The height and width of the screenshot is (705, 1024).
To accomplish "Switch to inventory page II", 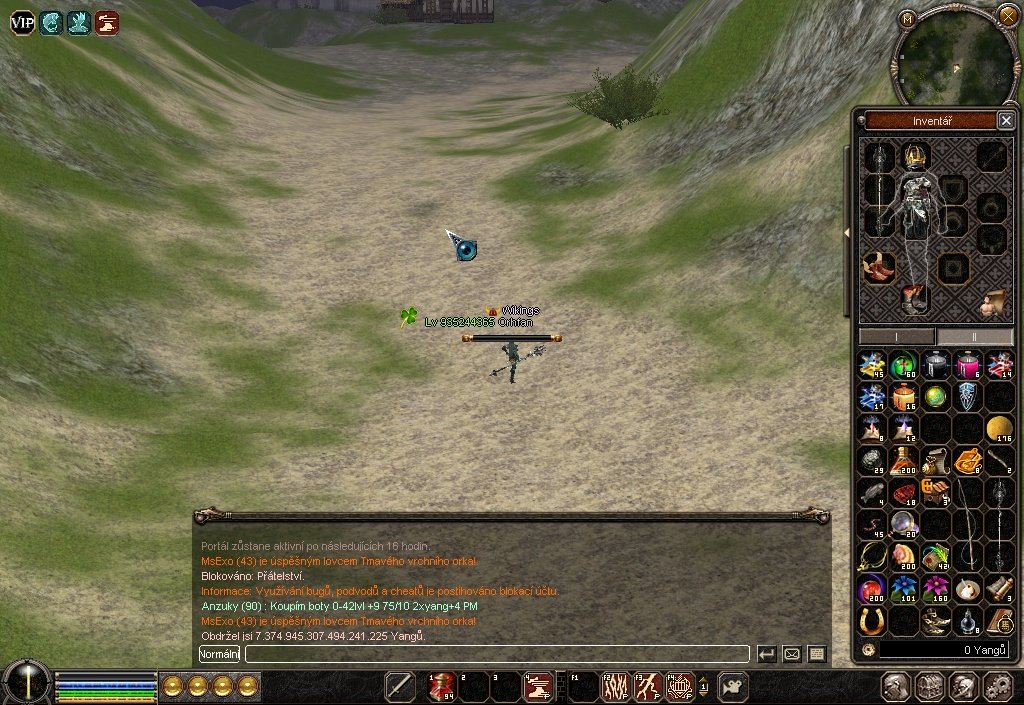I will click(975, 337).
